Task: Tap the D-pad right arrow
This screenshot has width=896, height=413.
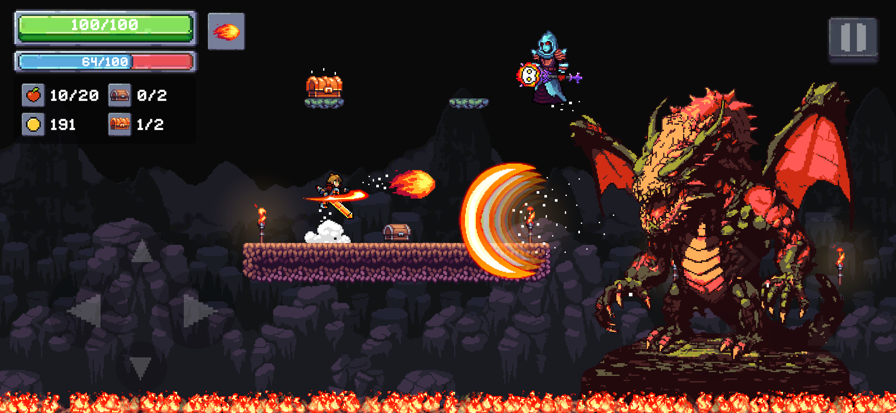Action: pyautogui.click(x=197, y=311)
